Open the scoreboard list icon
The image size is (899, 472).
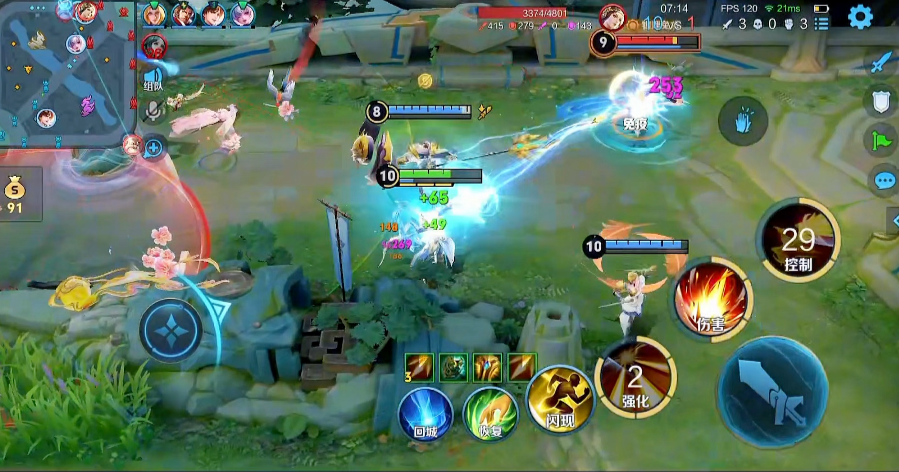pos(822,23)
